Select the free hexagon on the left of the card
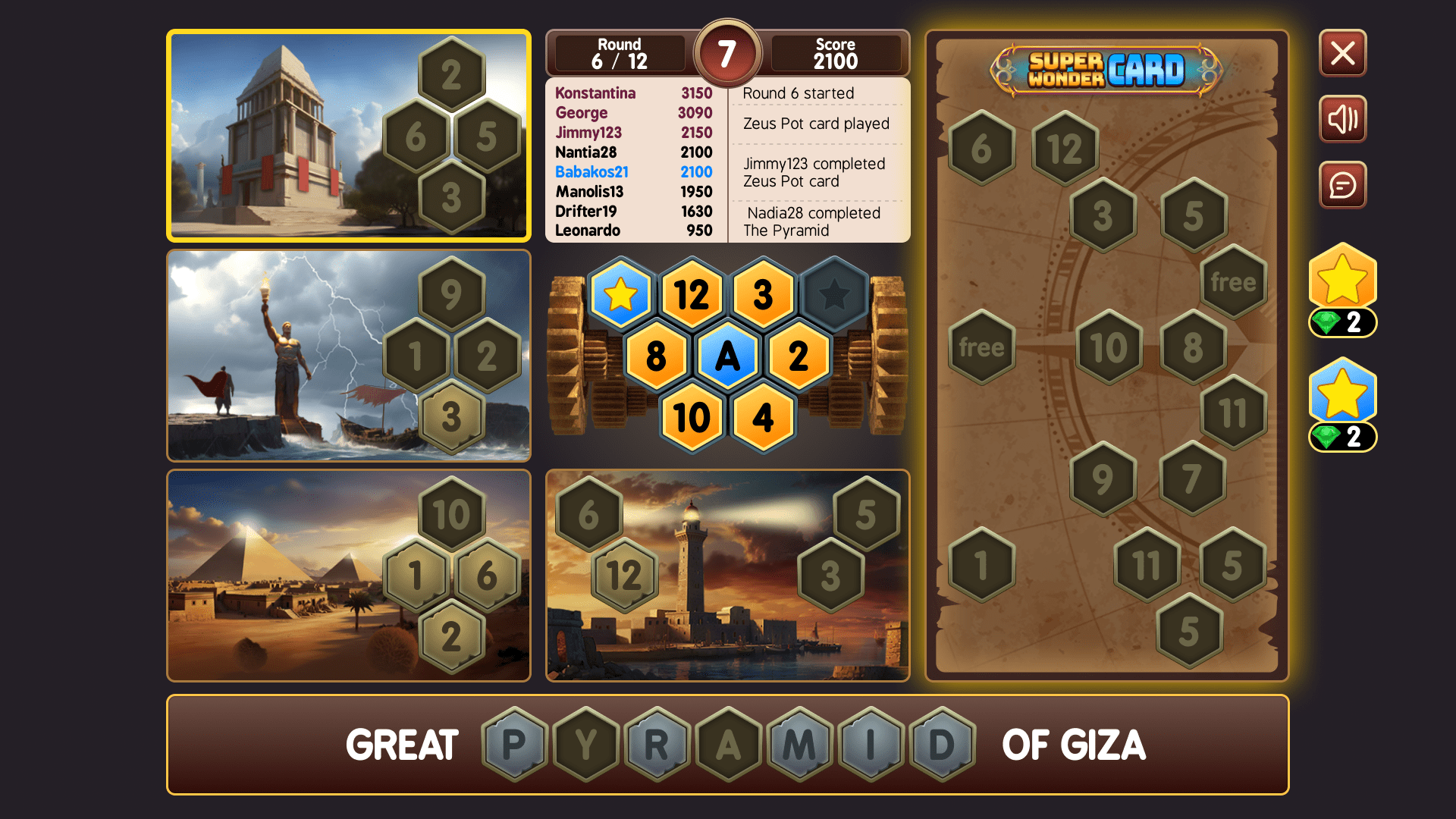 click(981, 347)
